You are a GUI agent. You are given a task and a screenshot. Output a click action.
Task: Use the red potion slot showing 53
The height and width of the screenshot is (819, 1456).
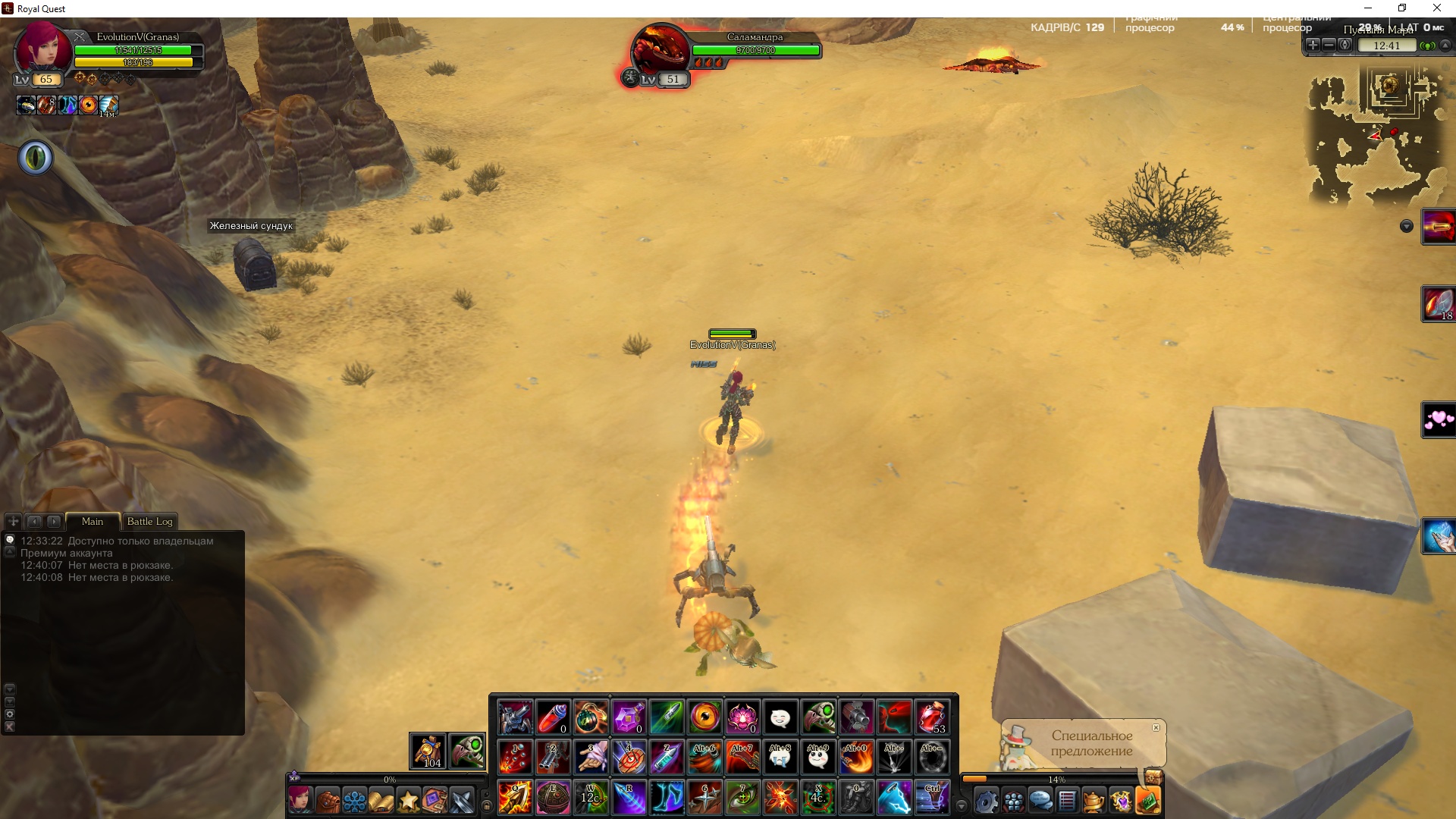coord(932,717)
